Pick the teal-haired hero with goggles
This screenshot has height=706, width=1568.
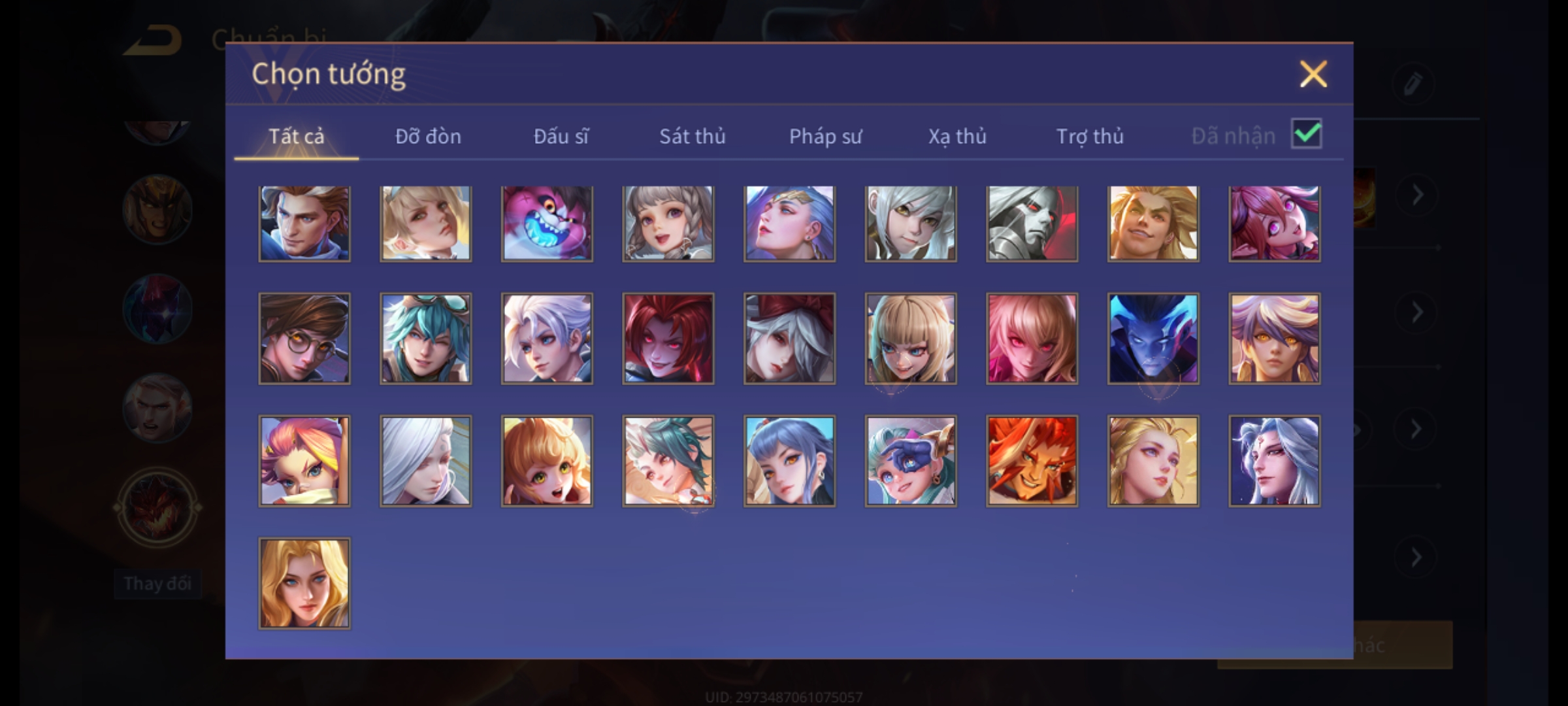(425, 338)
